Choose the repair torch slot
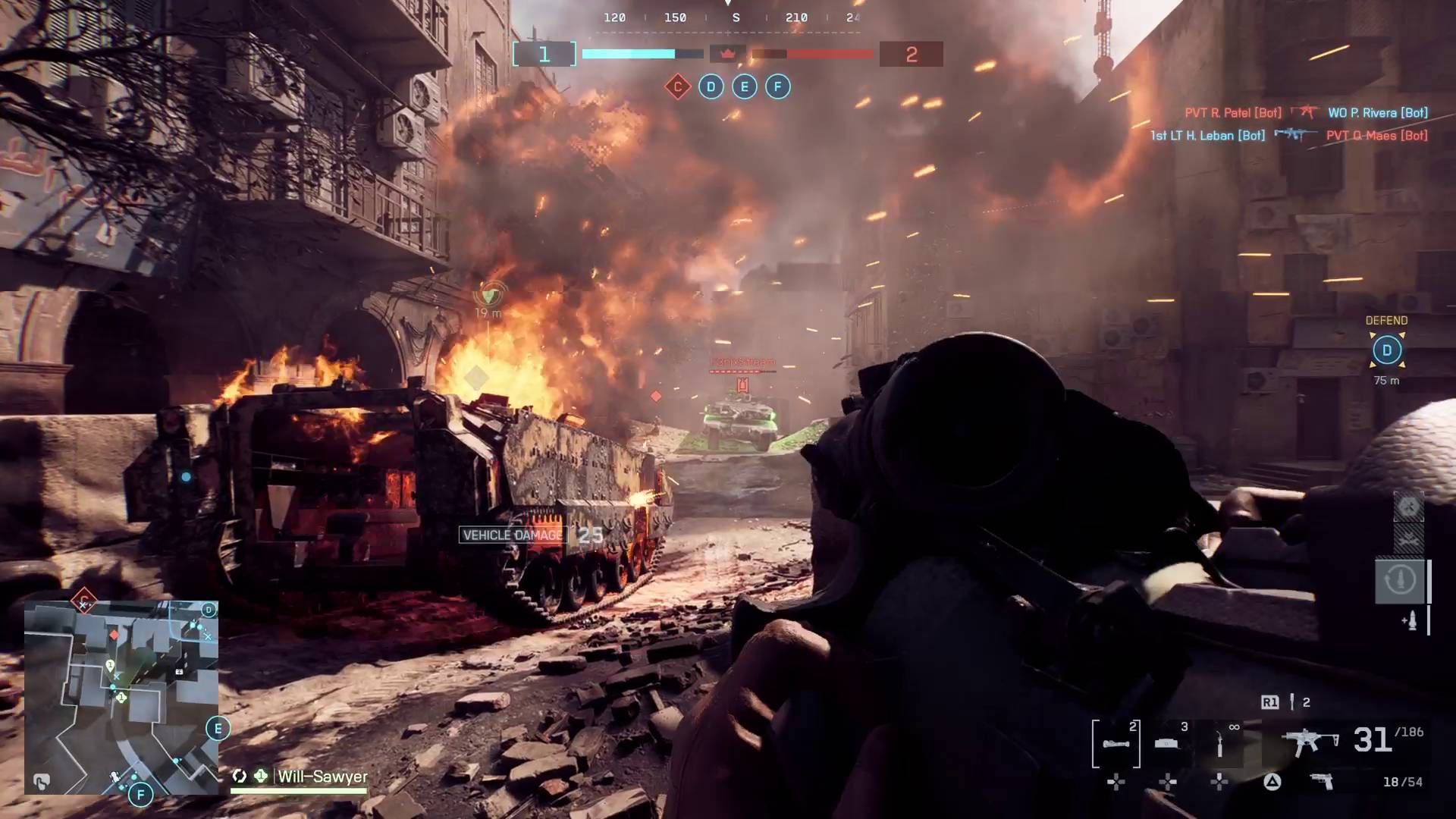Screen dimensions: 1456x819 1219,742
